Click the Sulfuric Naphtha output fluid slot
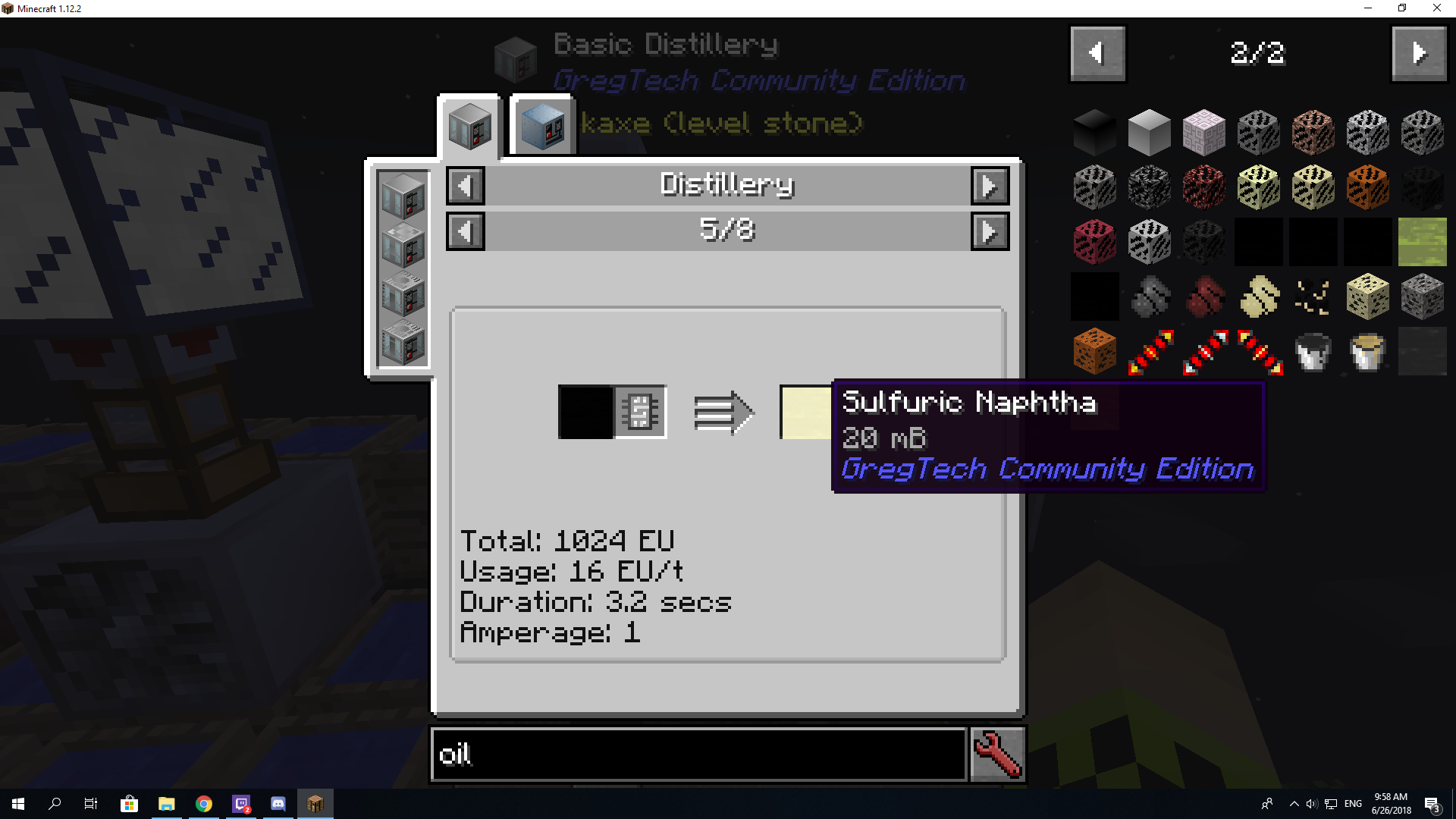Image resolution: width=1456 pixels, height=819 pixels. [x=805, y=412]
